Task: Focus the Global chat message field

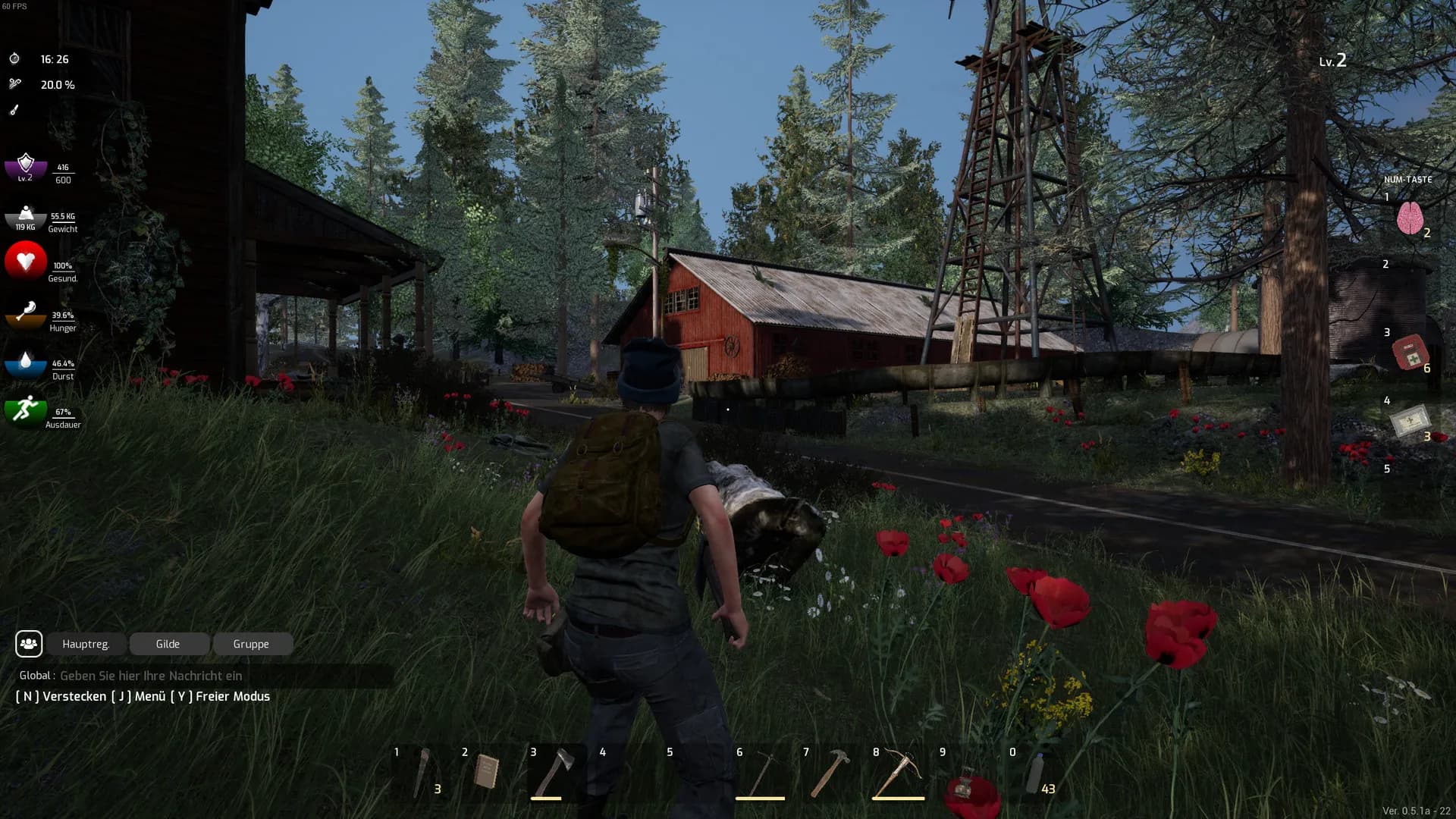Action: pos(220,676)
